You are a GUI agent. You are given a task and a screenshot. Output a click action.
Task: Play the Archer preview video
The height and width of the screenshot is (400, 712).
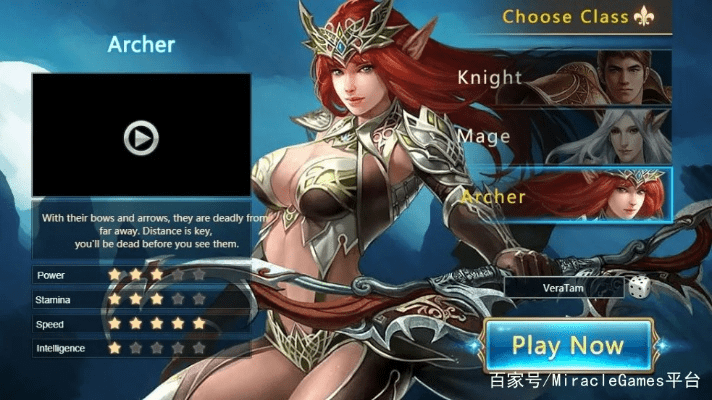tap(141, 137)
